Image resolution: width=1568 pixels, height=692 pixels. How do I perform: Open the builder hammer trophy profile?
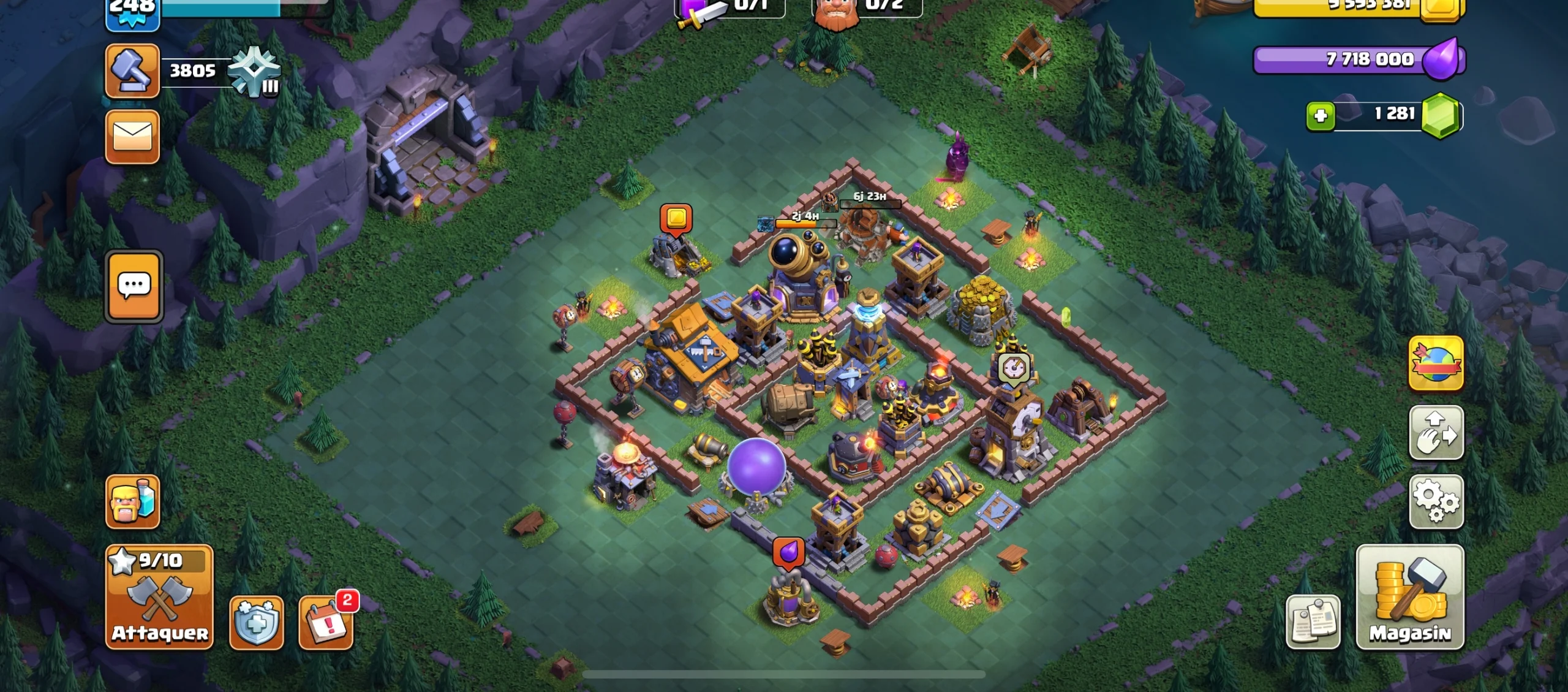[132, 70]
